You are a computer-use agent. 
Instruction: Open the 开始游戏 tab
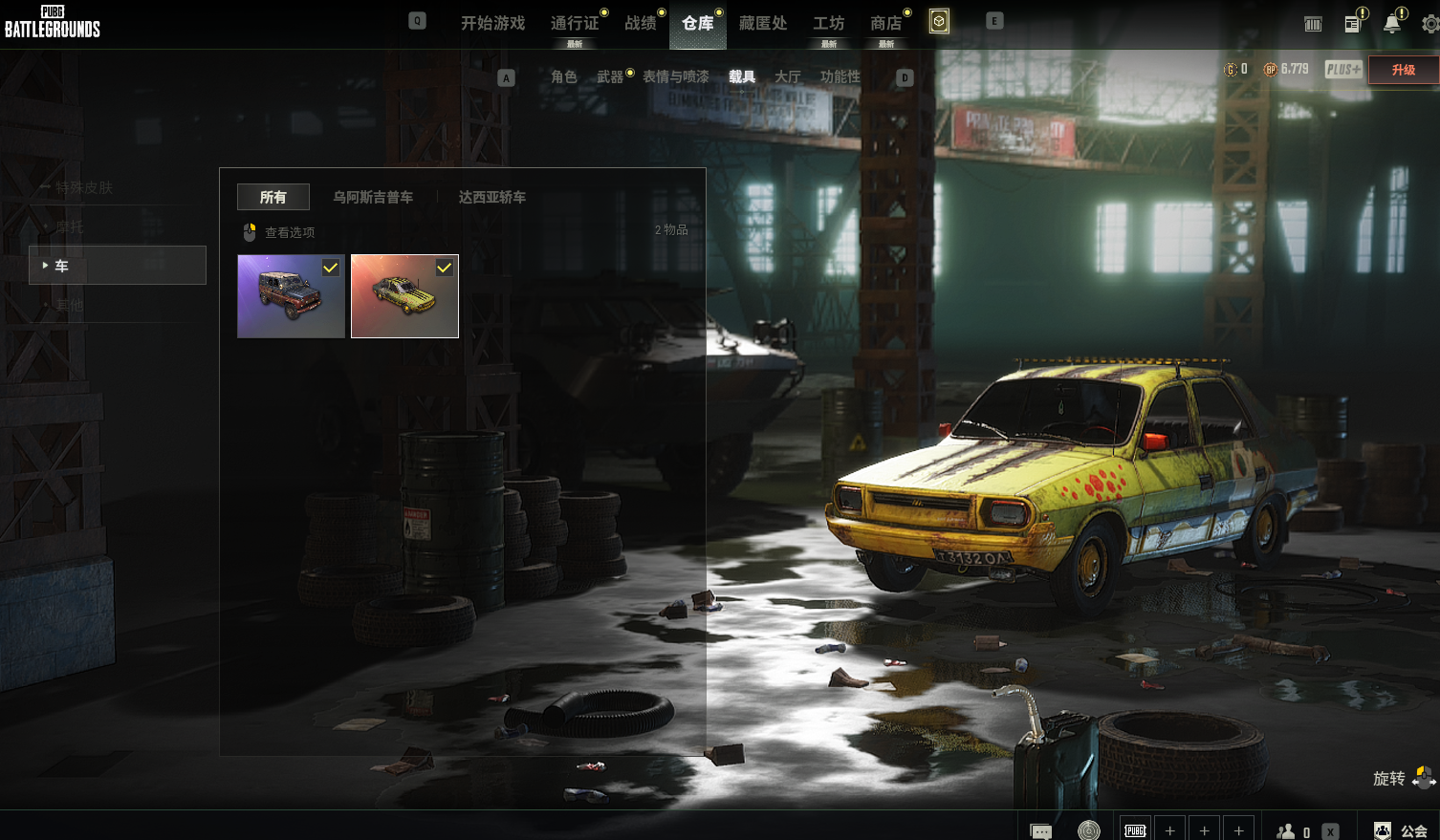click(x=492, y=23)
